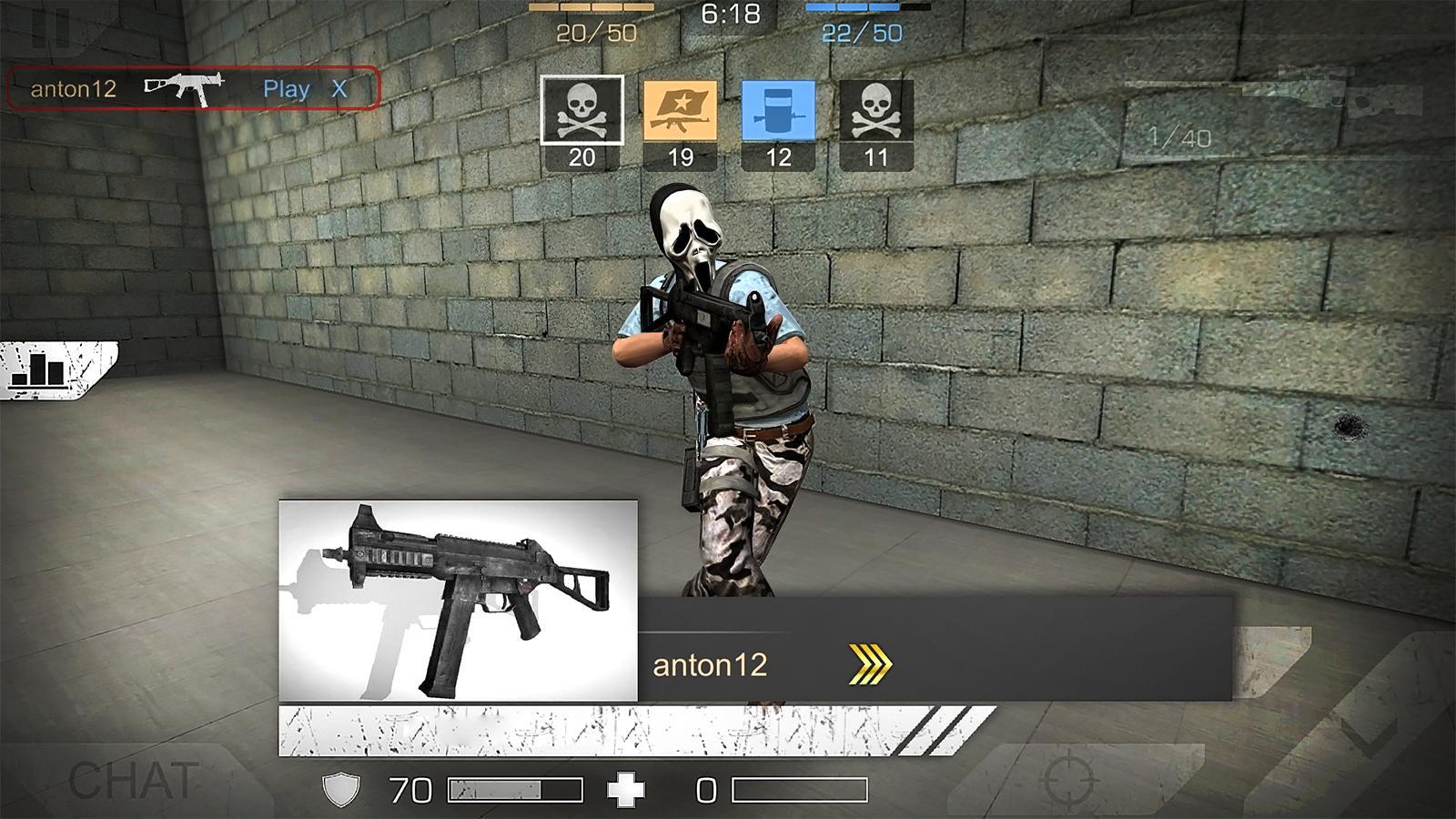This screenshot has height=819, width=1456.
Task: Click the Play replay link
Action: point(288,88)
